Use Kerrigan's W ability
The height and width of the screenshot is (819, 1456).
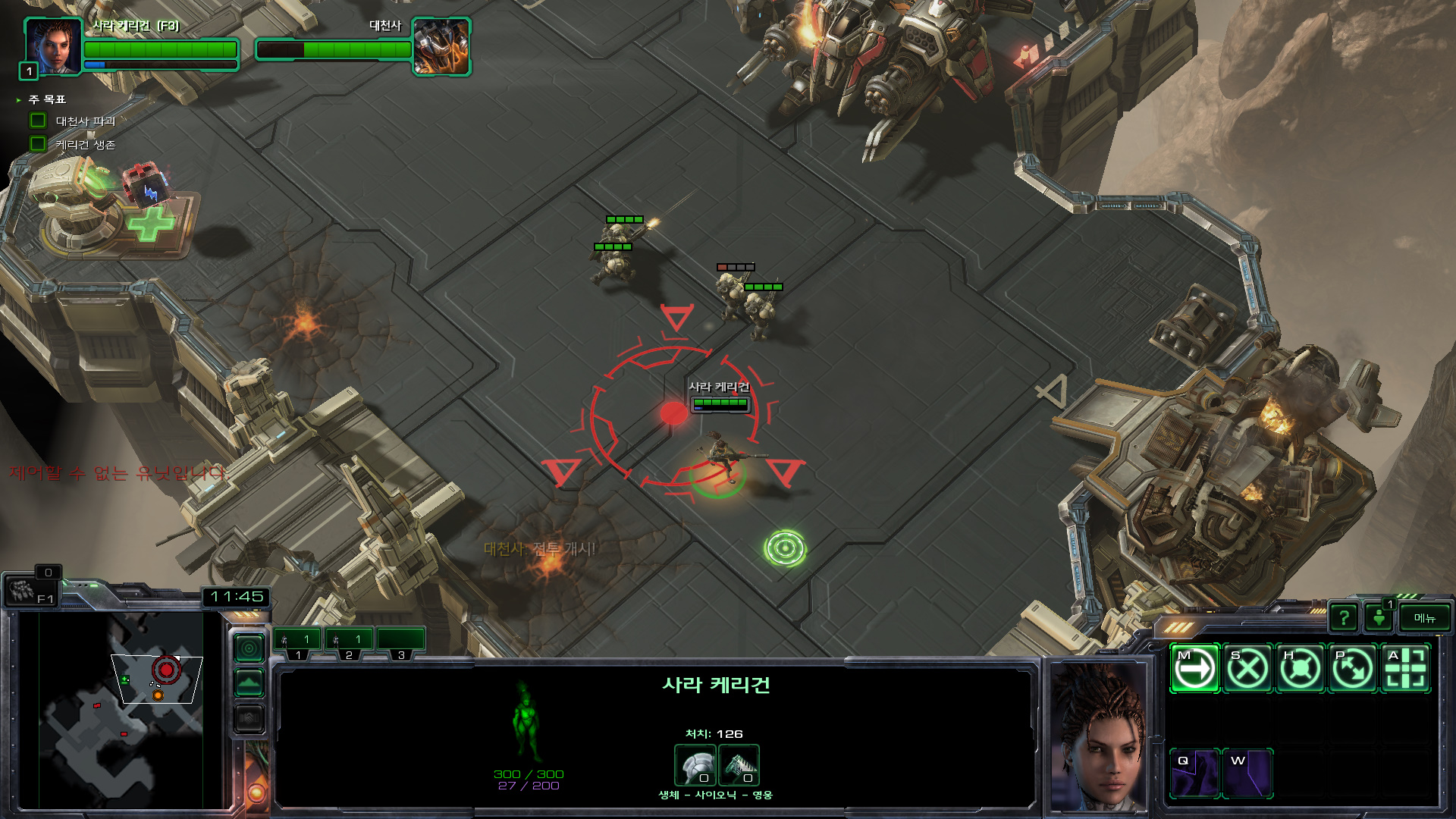(x=1247, y=773)
